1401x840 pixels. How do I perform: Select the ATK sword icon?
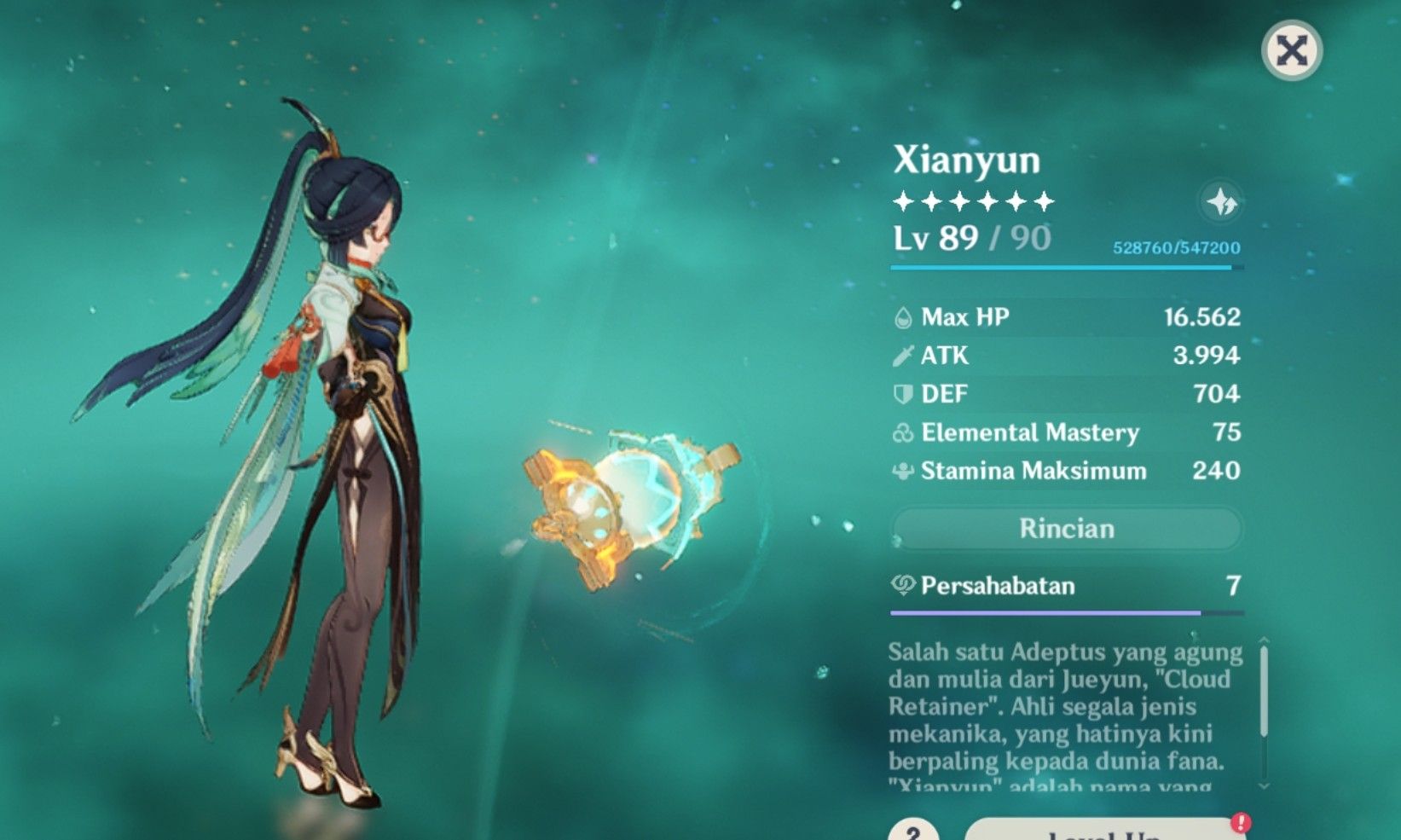pyautogui.click(x=903, y=356)
